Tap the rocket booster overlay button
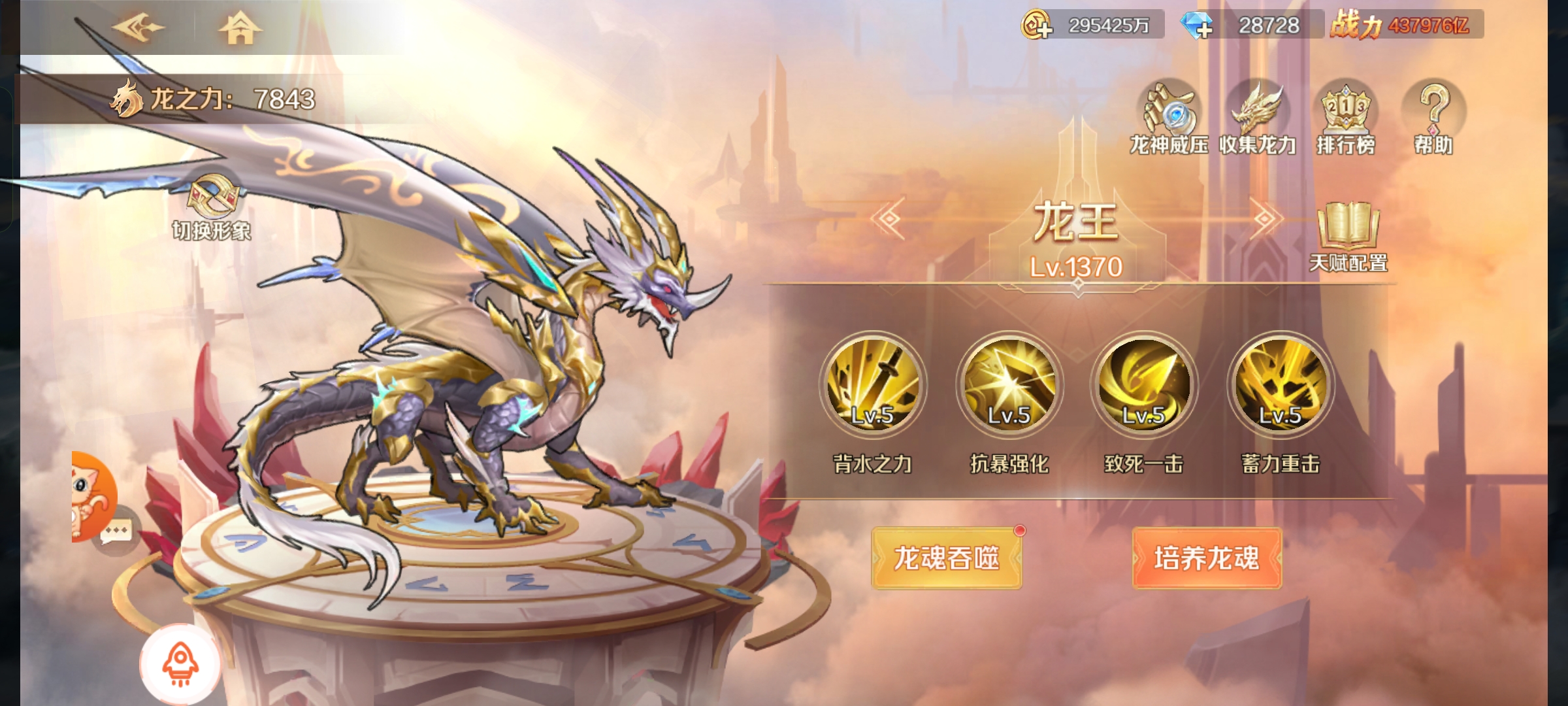This screenshot has width=1568, height=706. (180, 663)
